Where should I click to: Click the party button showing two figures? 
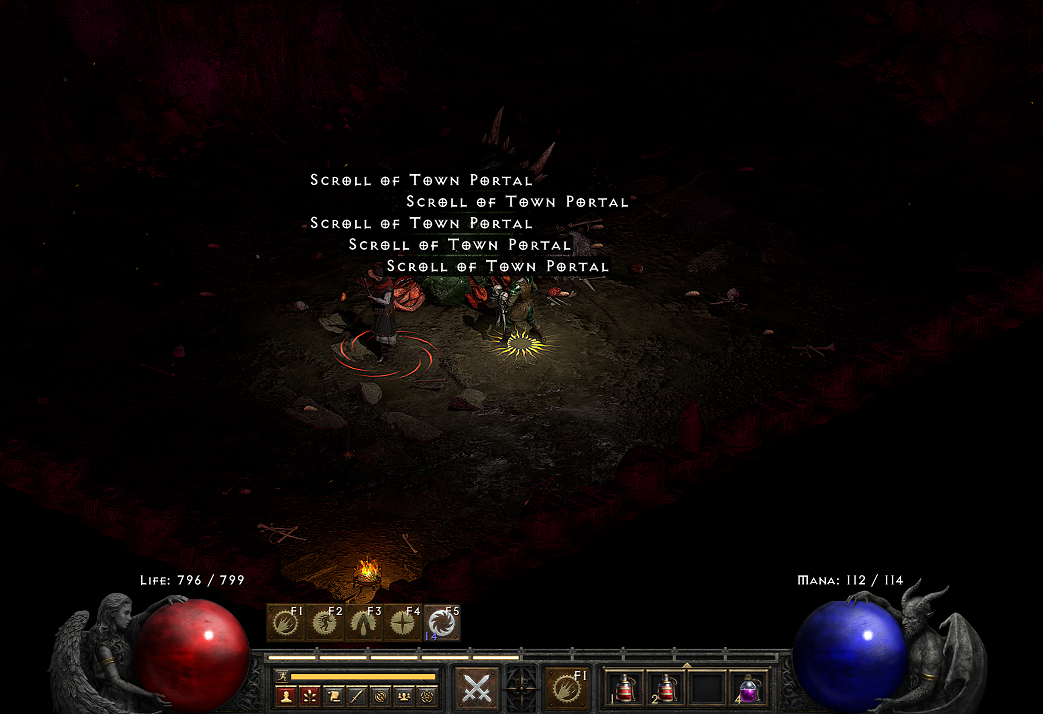pos(405,695)
